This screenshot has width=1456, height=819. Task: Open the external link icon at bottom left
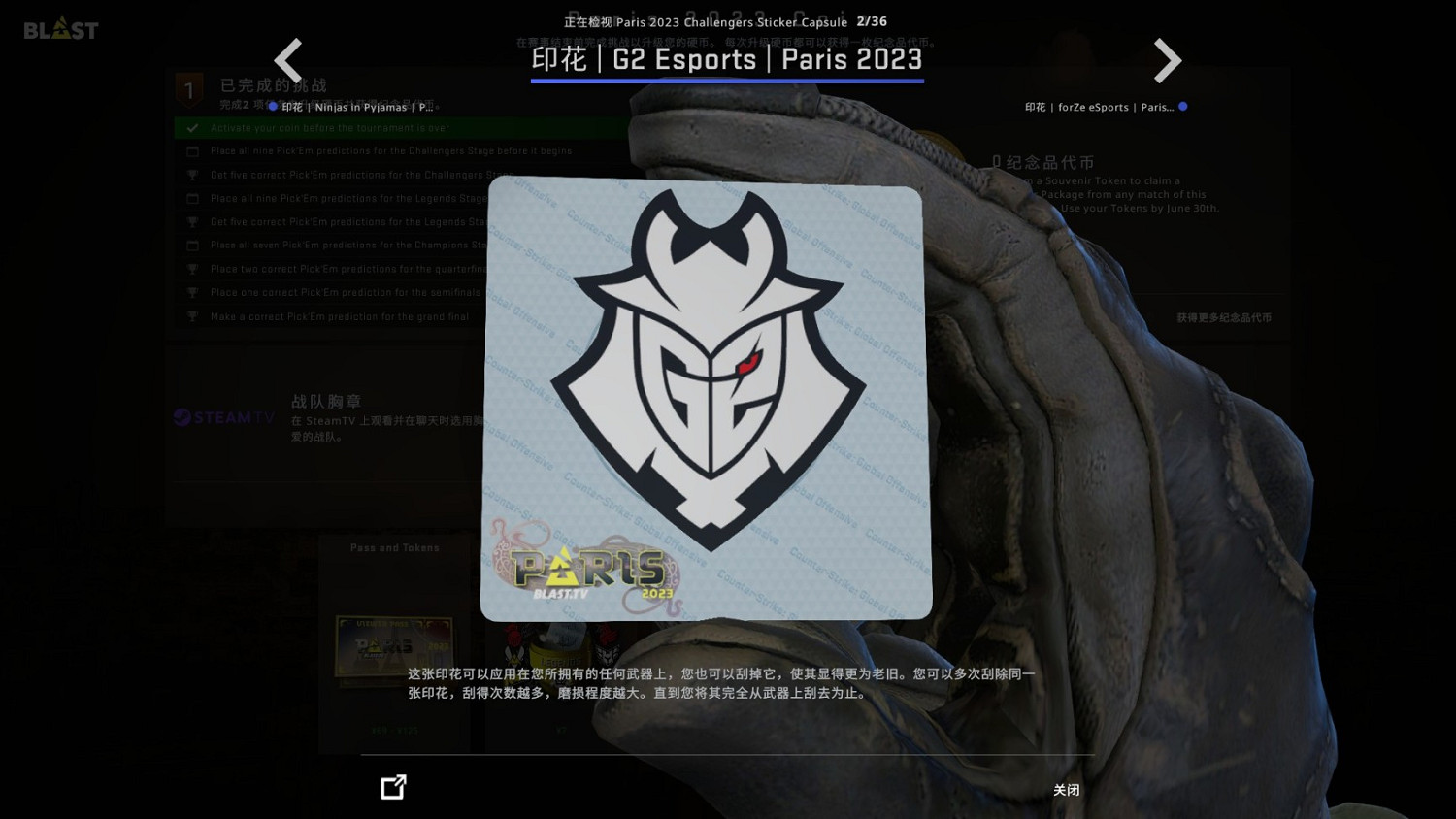393,787
